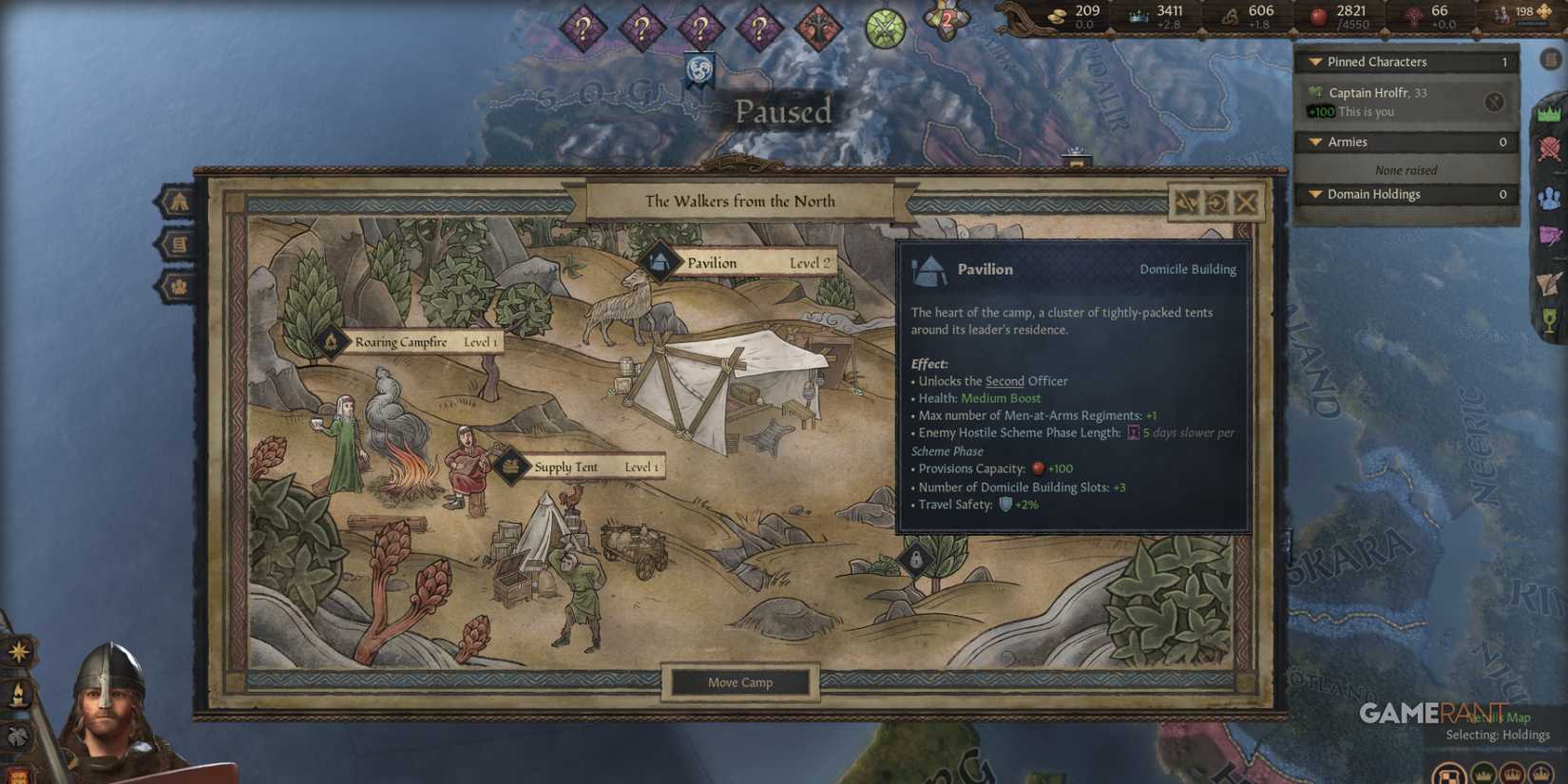
Task: Collapse the Domain Holdings section
Action: (1314, 194)
